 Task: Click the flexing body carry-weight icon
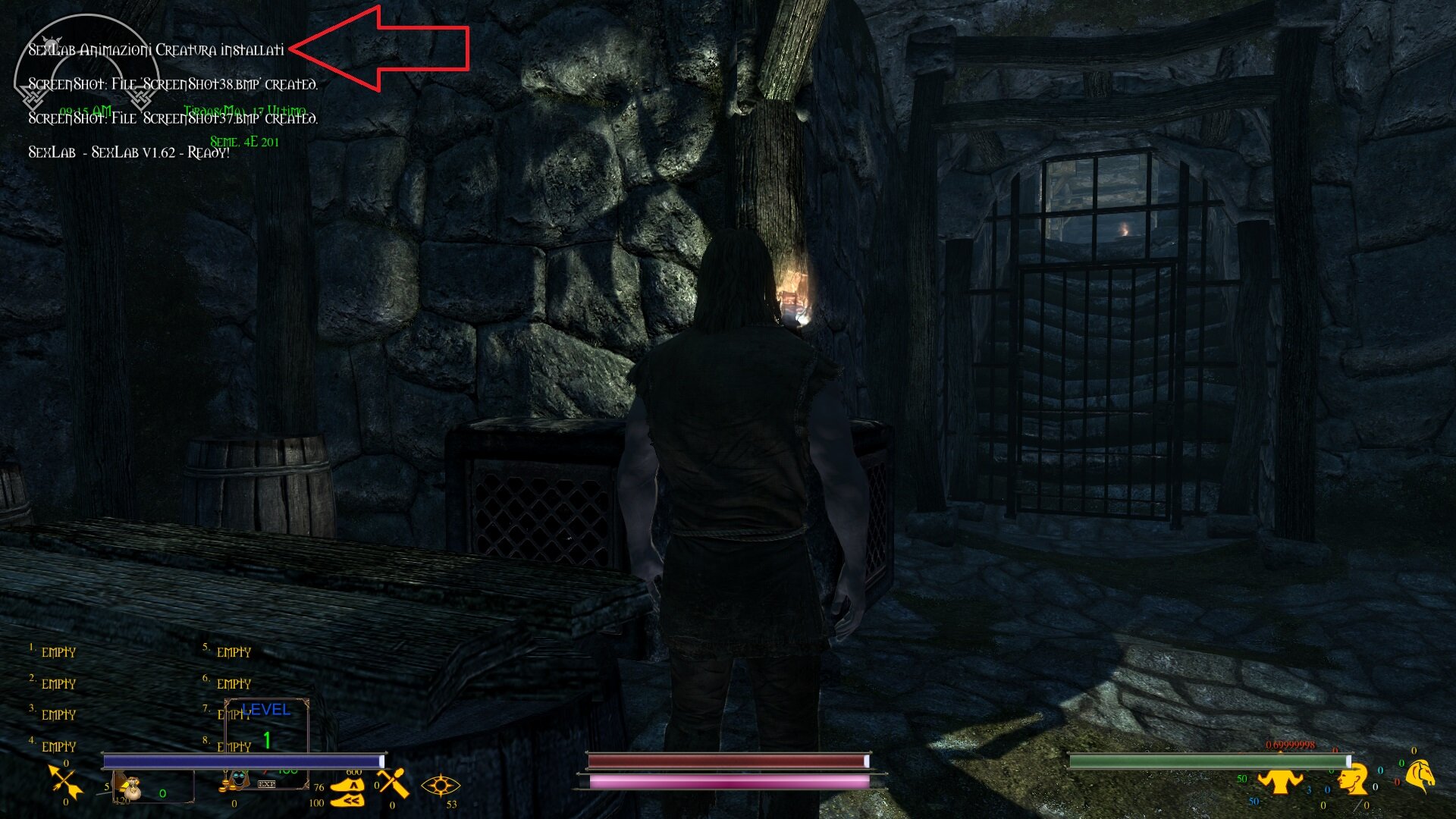click(1282, 781)
